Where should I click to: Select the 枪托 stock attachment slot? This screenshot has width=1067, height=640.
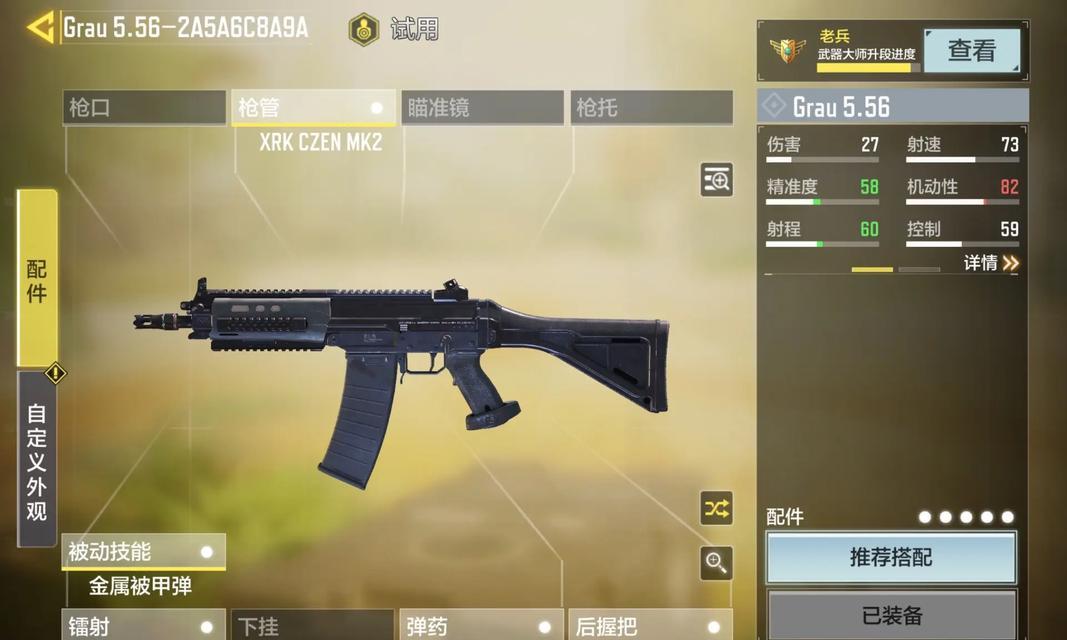(651, 108)
